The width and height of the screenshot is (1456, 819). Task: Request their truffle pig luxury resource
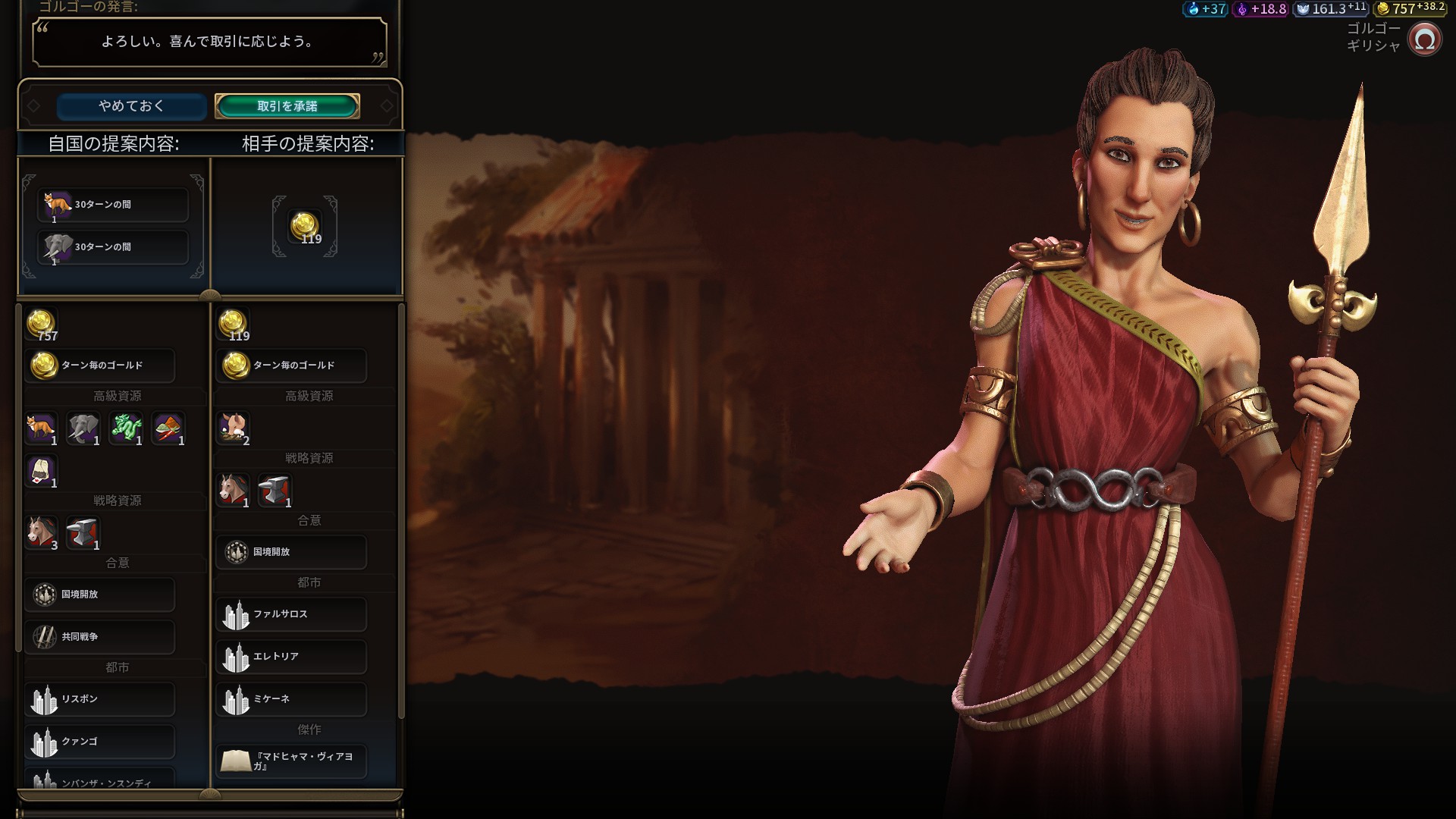pyautogui.click(x=233, y=428)
